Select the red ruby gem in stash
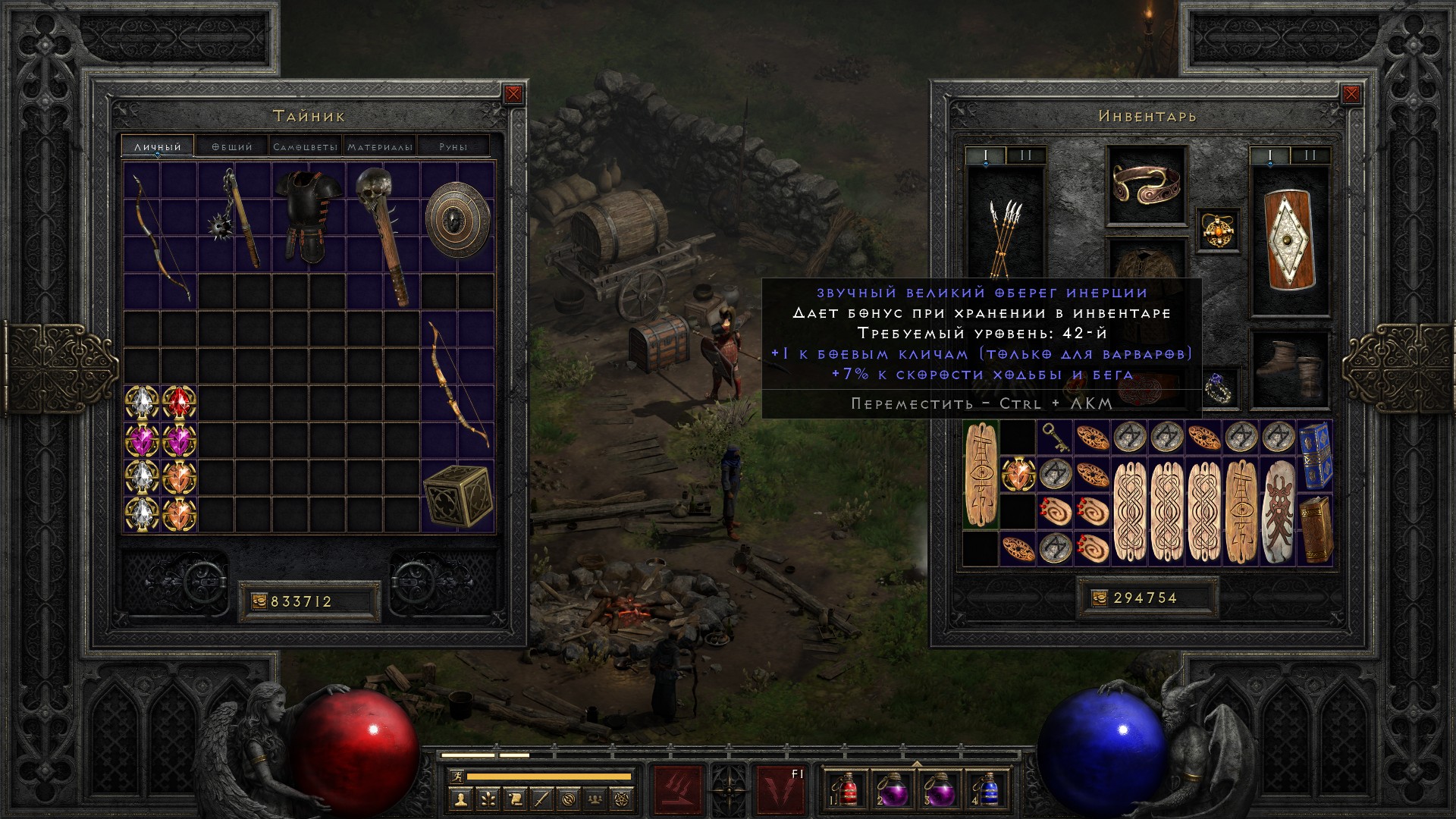The image size is (1456, 819). click(x=179, y=403)
